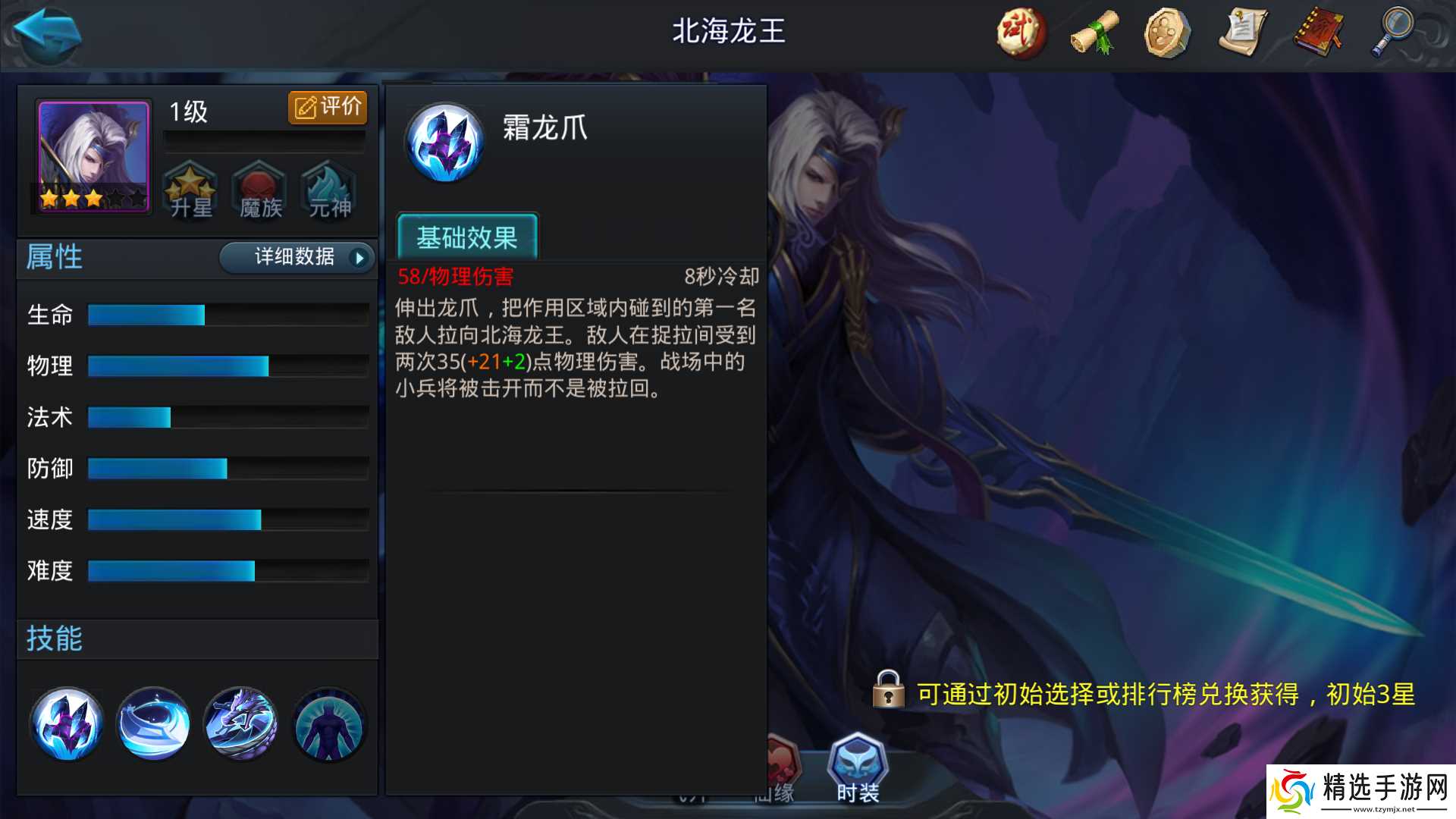Click the arrow beside 详细数据

(356, 258)
